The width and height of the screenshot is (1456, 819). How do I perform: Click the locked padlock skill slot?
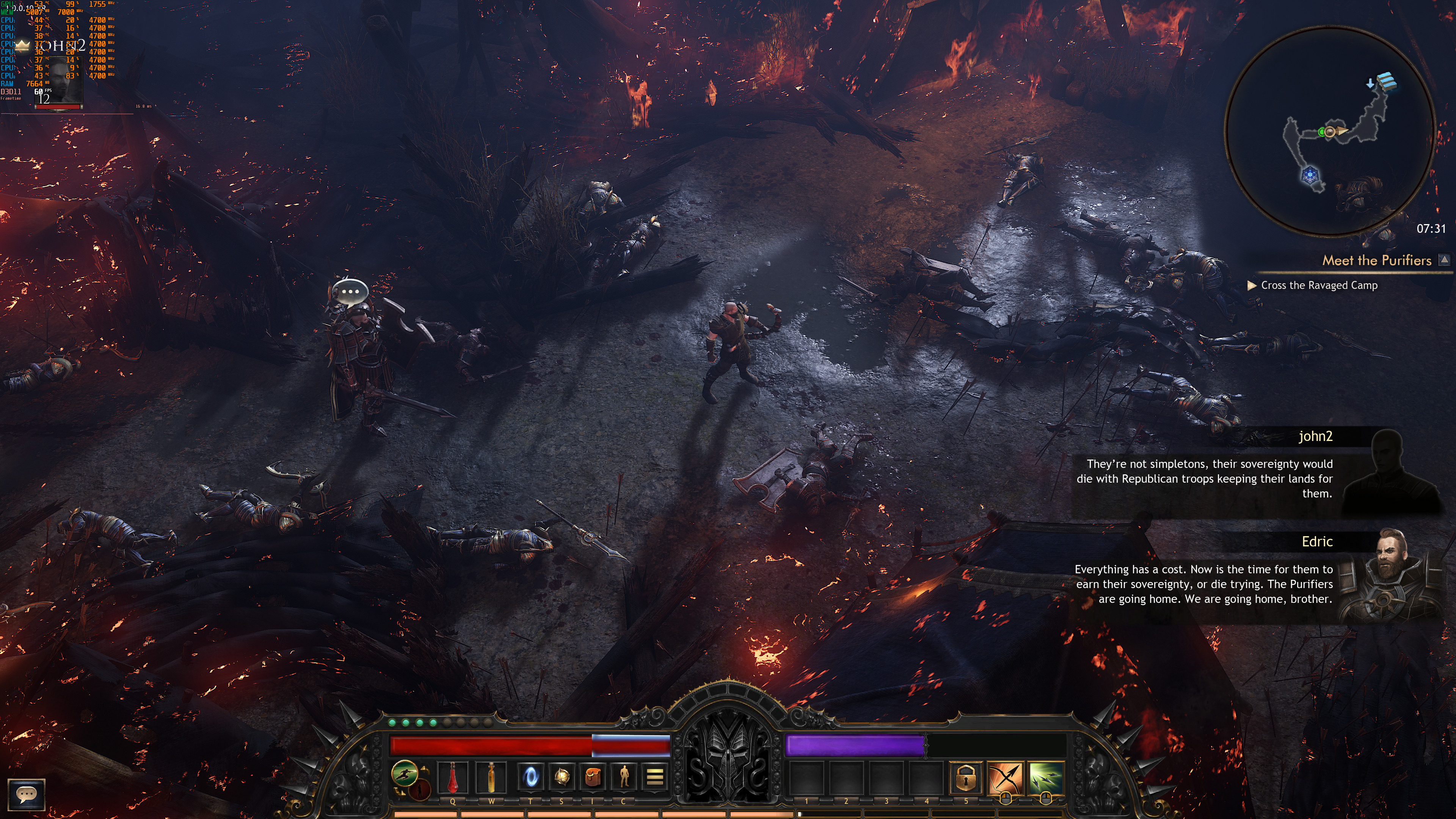tap(965, 778)
